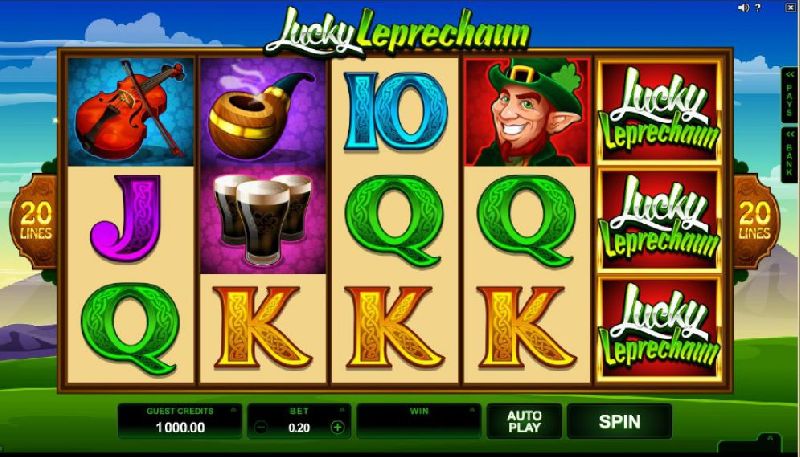Image resolution: width=800 pixels, height=457 pixels.
Task: Click the right 20 Lines badge
Action: click(x=756, y=222)
